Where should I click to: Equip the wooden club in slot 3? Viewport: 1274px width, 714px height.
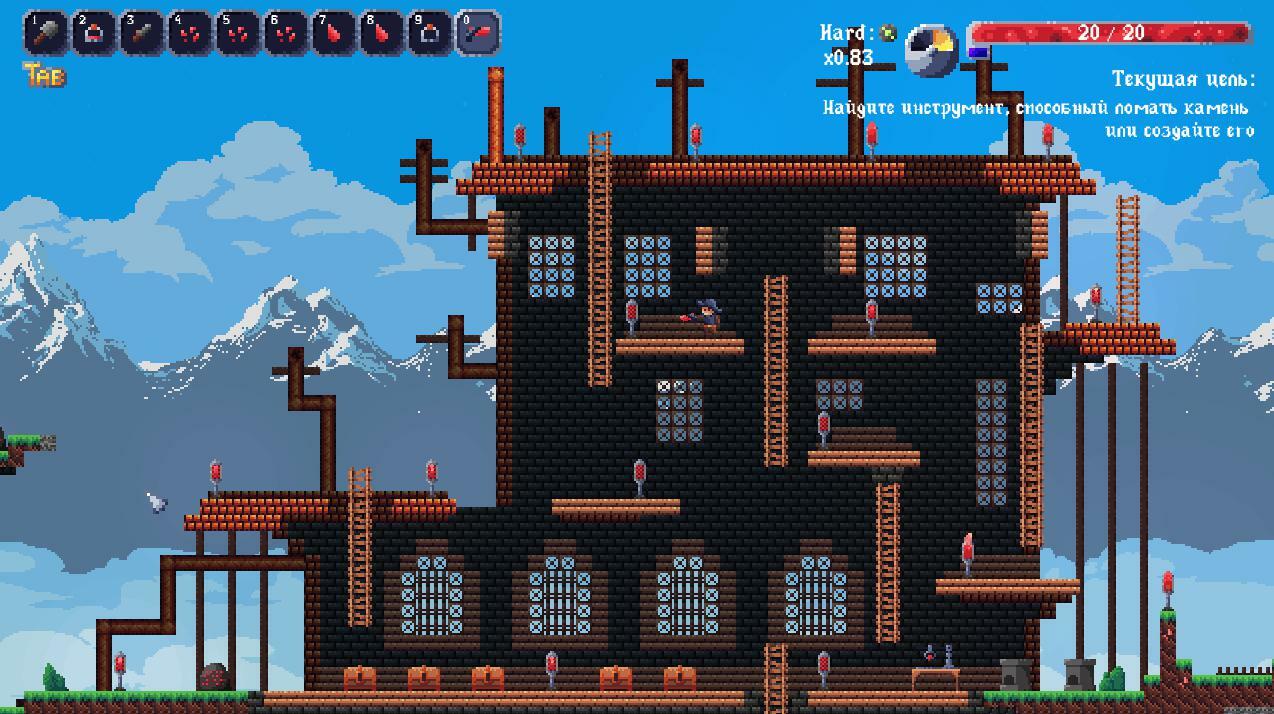[x=142, y=33]
